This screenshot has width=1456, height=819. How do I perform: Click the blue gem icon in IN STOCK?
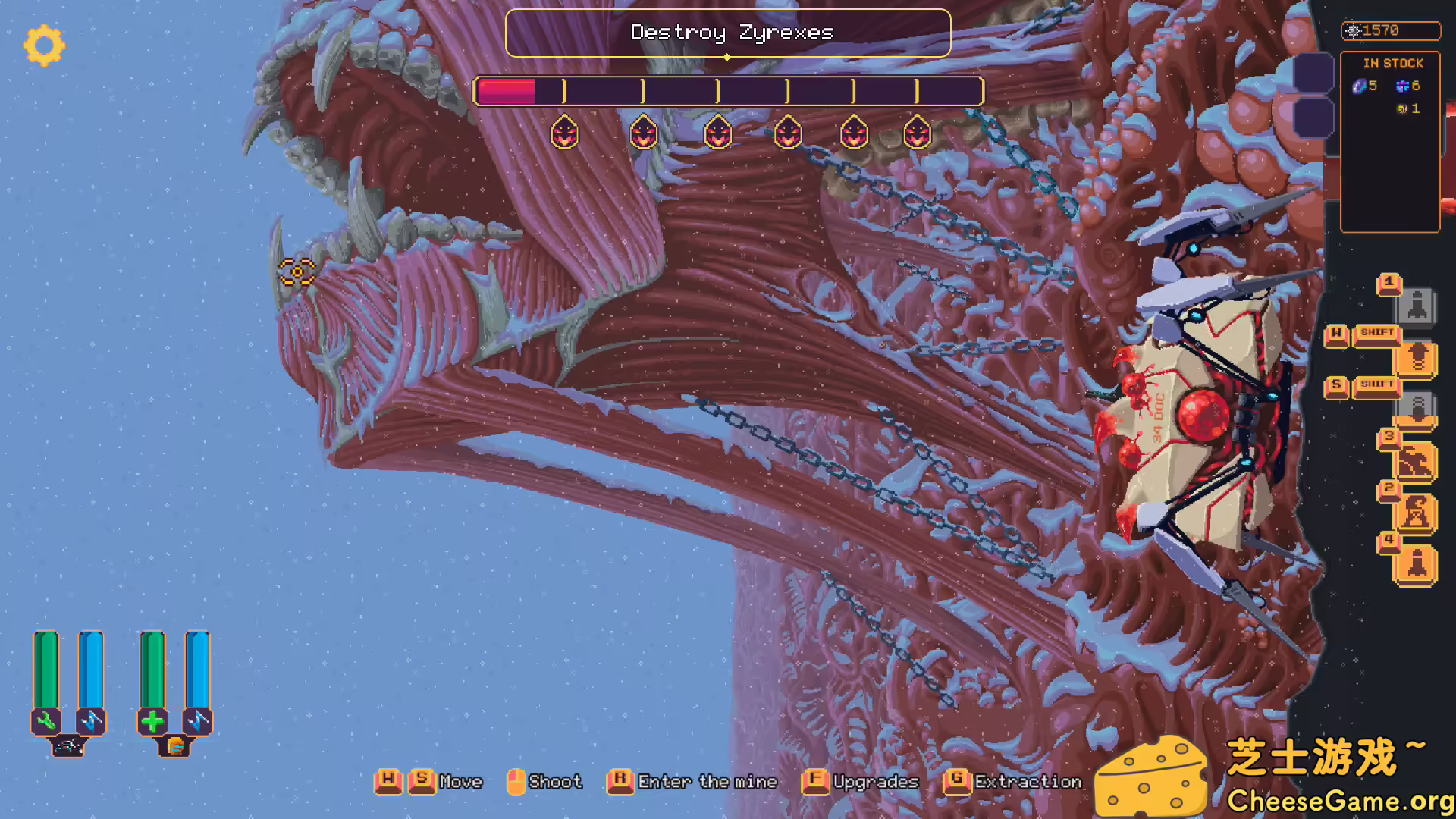(1357, 86)
